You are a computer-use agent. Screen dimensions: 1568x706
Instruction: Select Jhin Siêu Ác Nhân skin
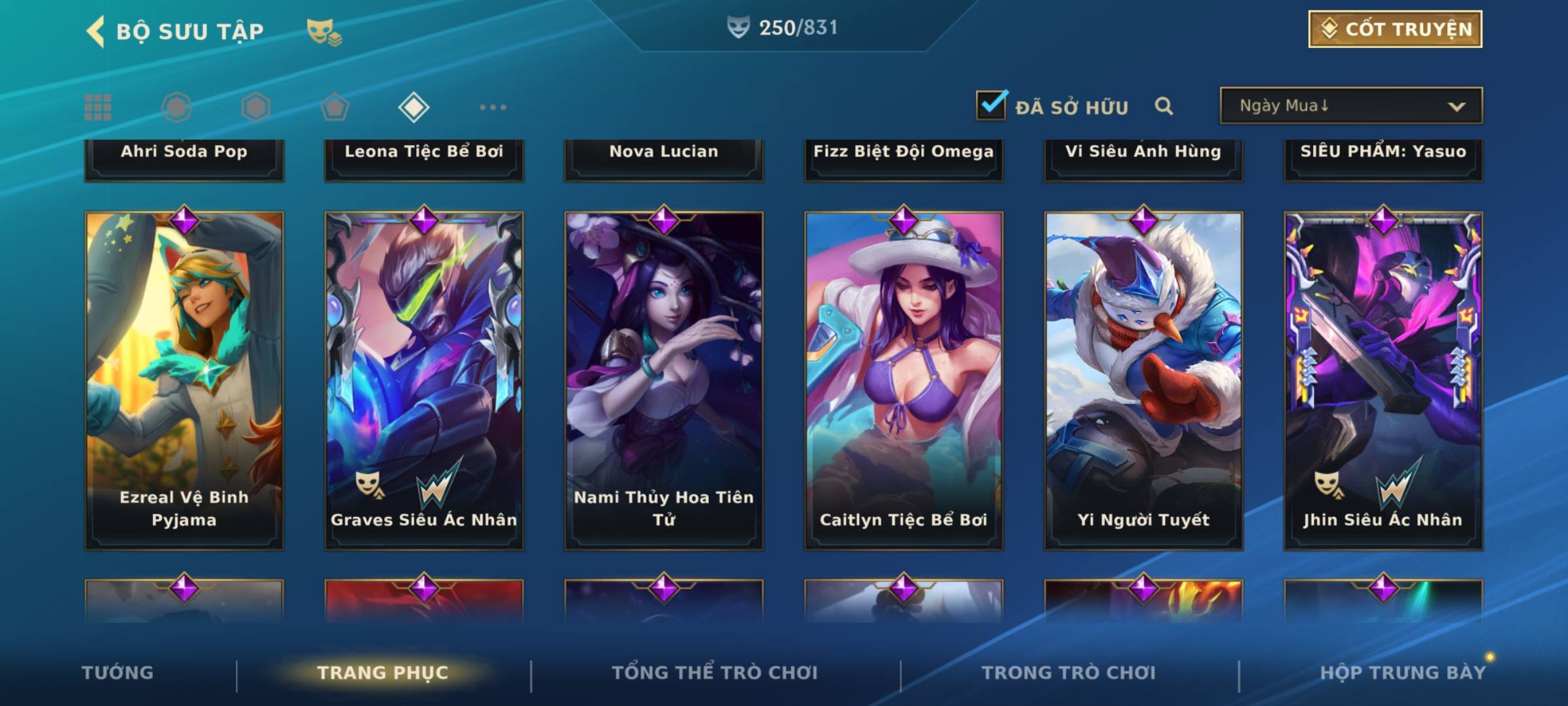pyautogui.click(x=1383, y=380)
